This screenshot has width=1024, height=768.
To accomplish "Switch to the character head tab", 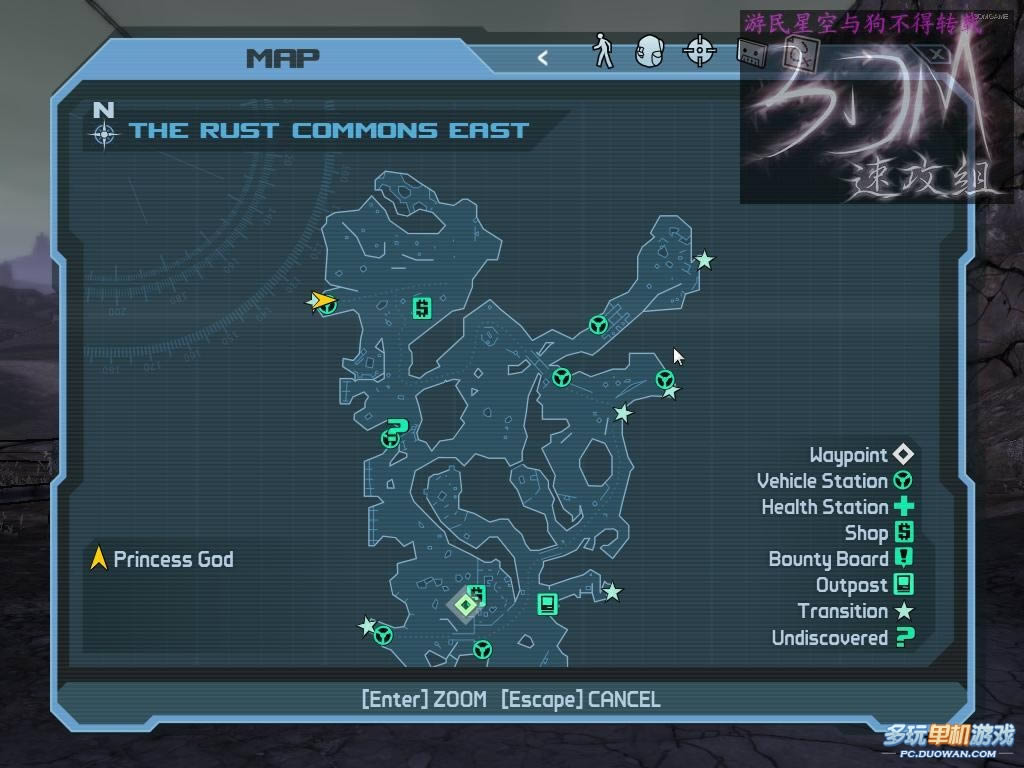I will pyautogui.click(x=650, y=51).
